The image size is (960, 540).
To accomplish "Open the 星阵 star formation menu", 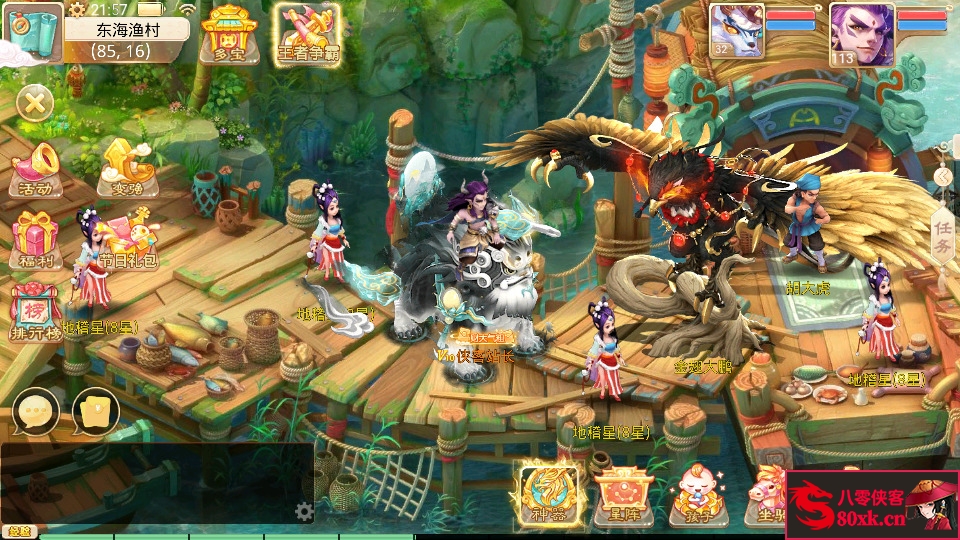I will point(624,495).
